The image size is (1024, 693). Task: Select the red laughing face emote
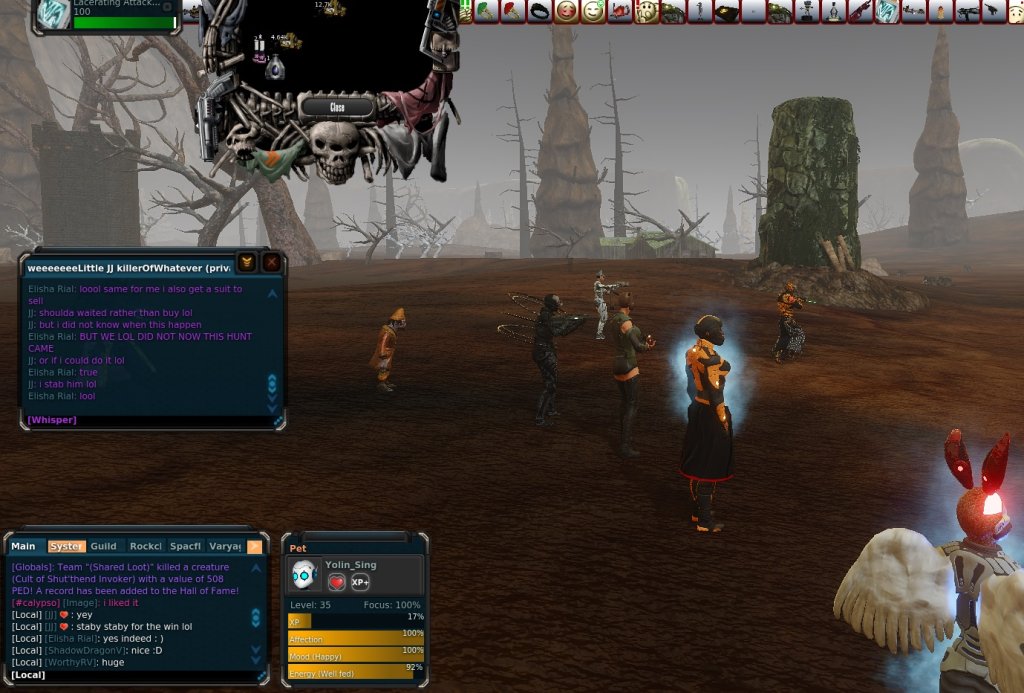point(567,12)
